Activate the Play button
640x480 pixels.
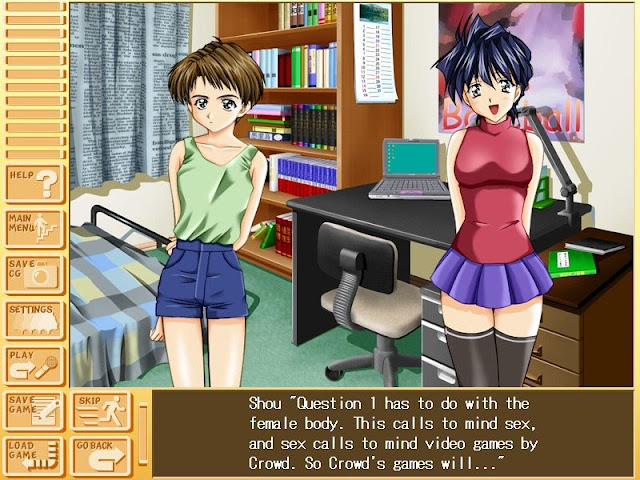pos(34,365)
